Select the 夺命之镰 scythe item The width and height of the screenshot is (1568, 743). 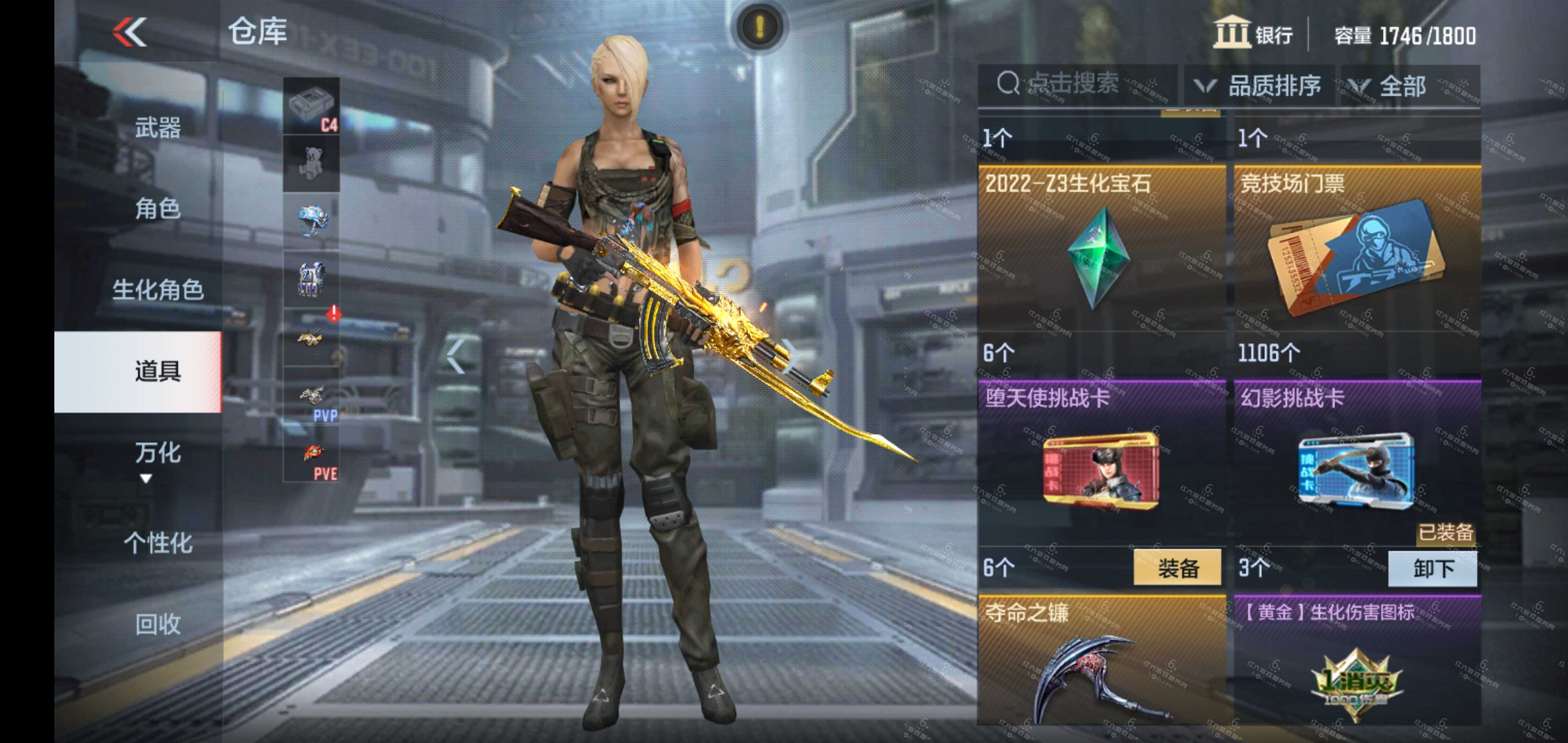point(1100,664)
